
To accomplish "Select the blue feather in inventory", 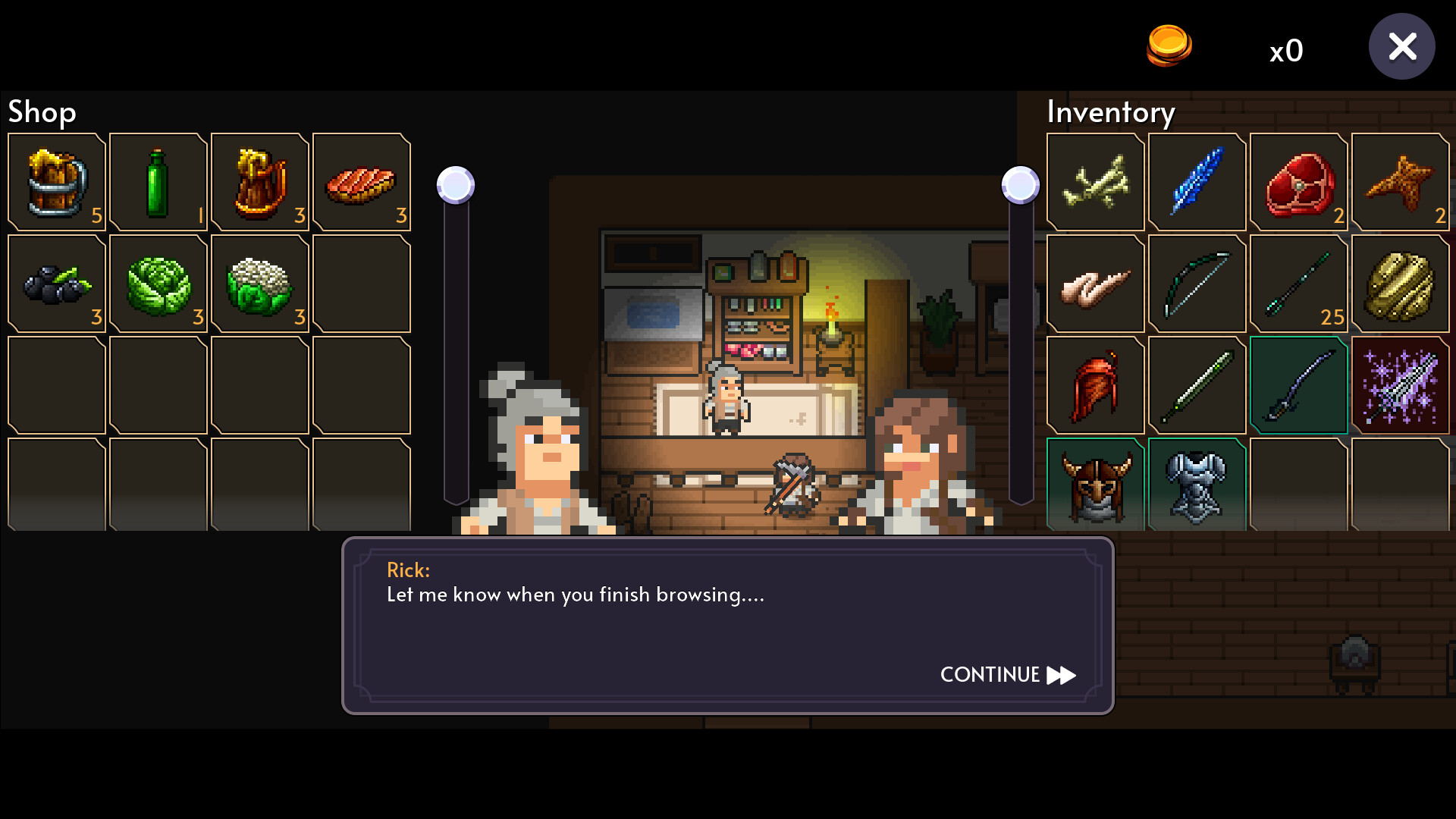I will 1197,182.
